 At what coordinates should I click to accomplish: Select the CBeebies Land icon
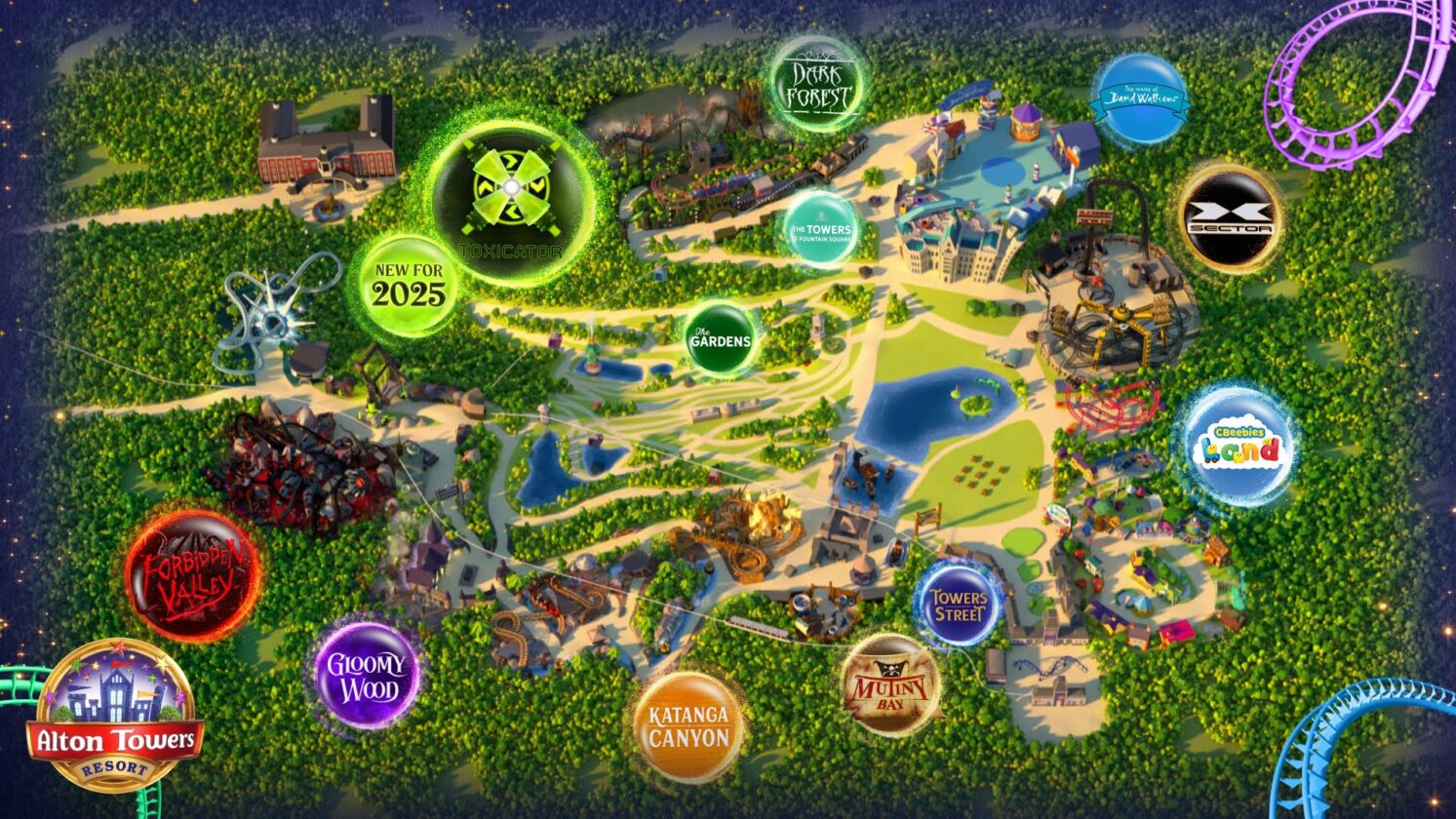1237,447
